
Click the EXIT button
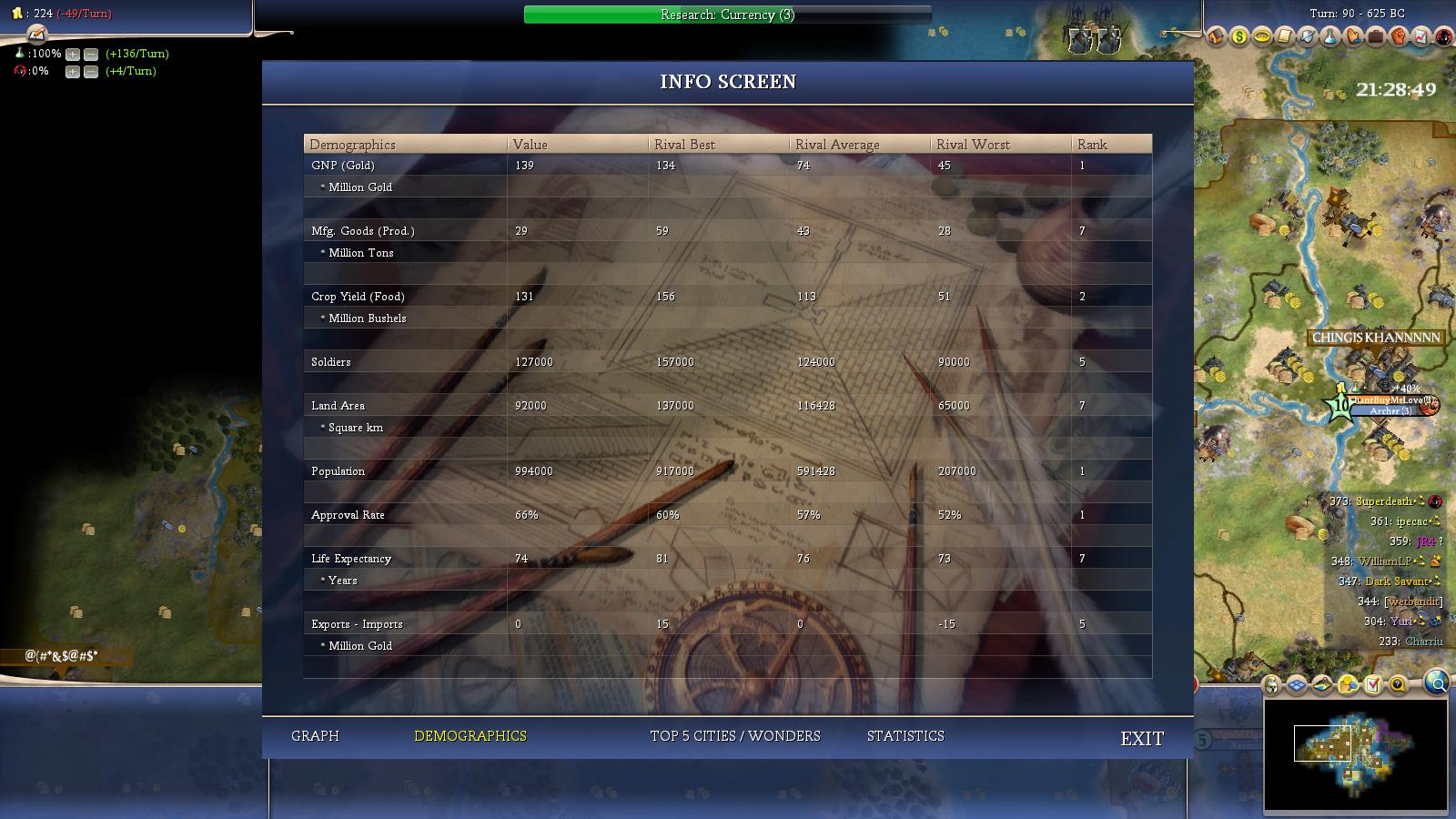click(x=1143, y=739)
